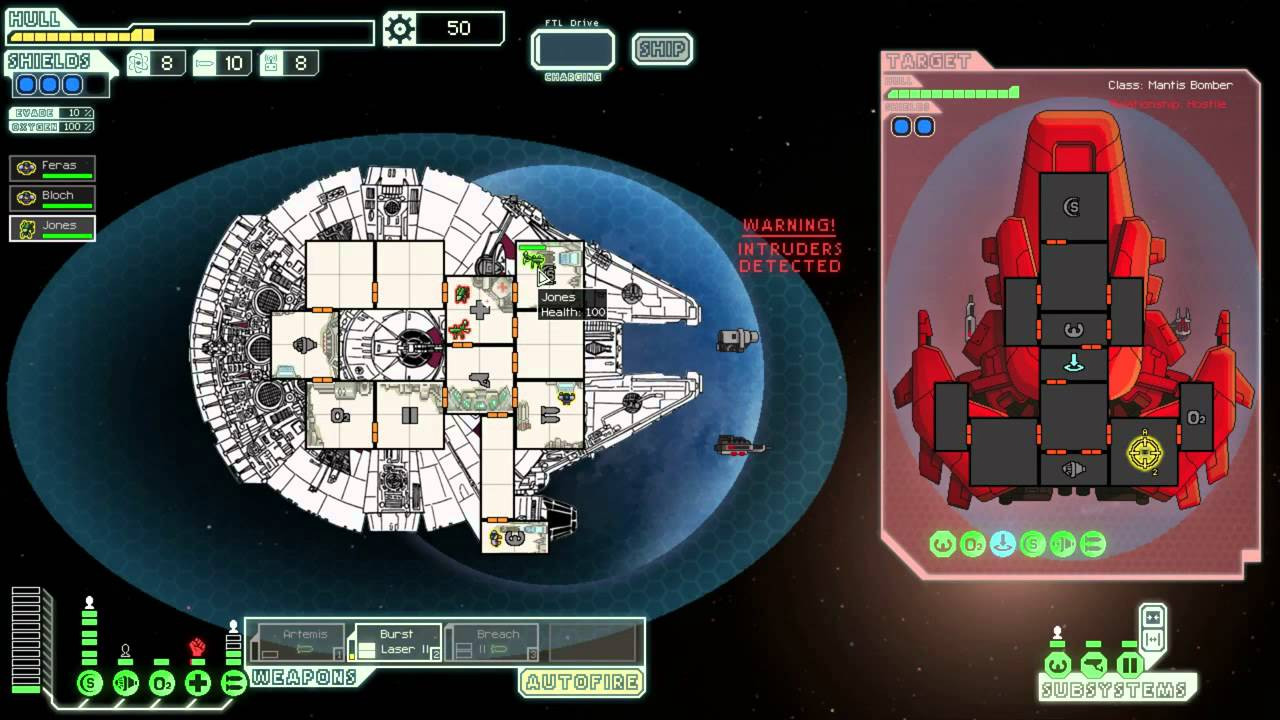Target the enemy ship's O2 room

tap(1195, 417)
